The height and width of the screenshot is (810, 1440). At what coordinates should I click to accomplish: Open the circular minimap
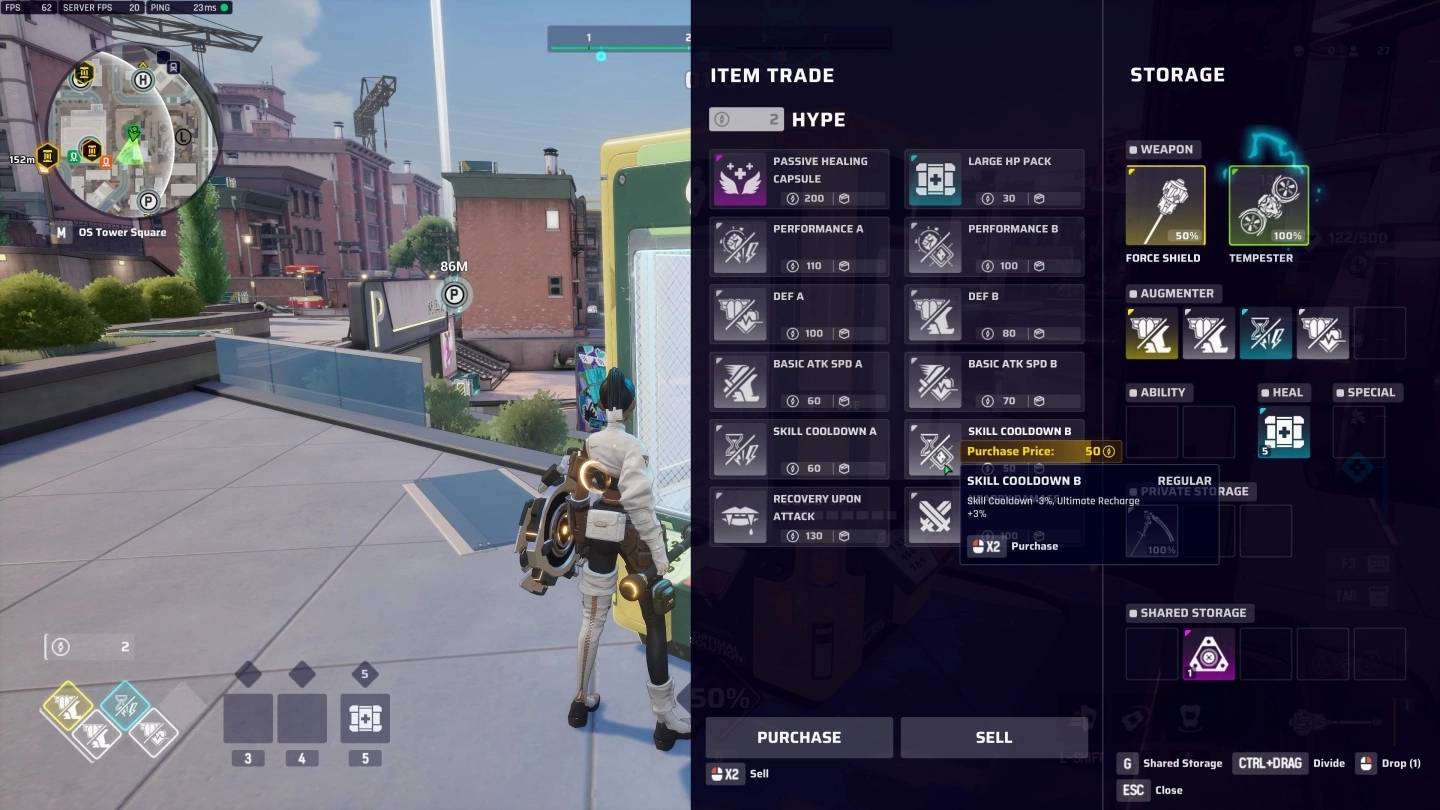133,133
